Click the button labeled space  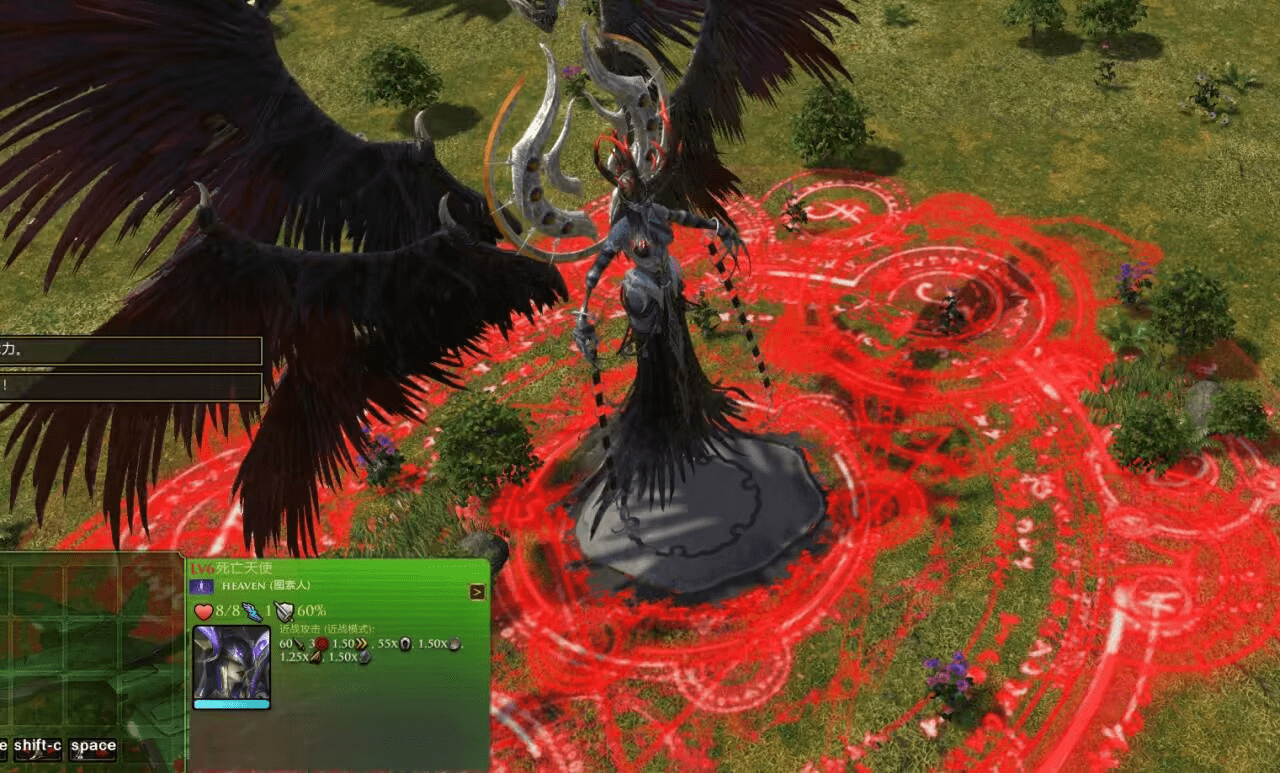[93, 747]
